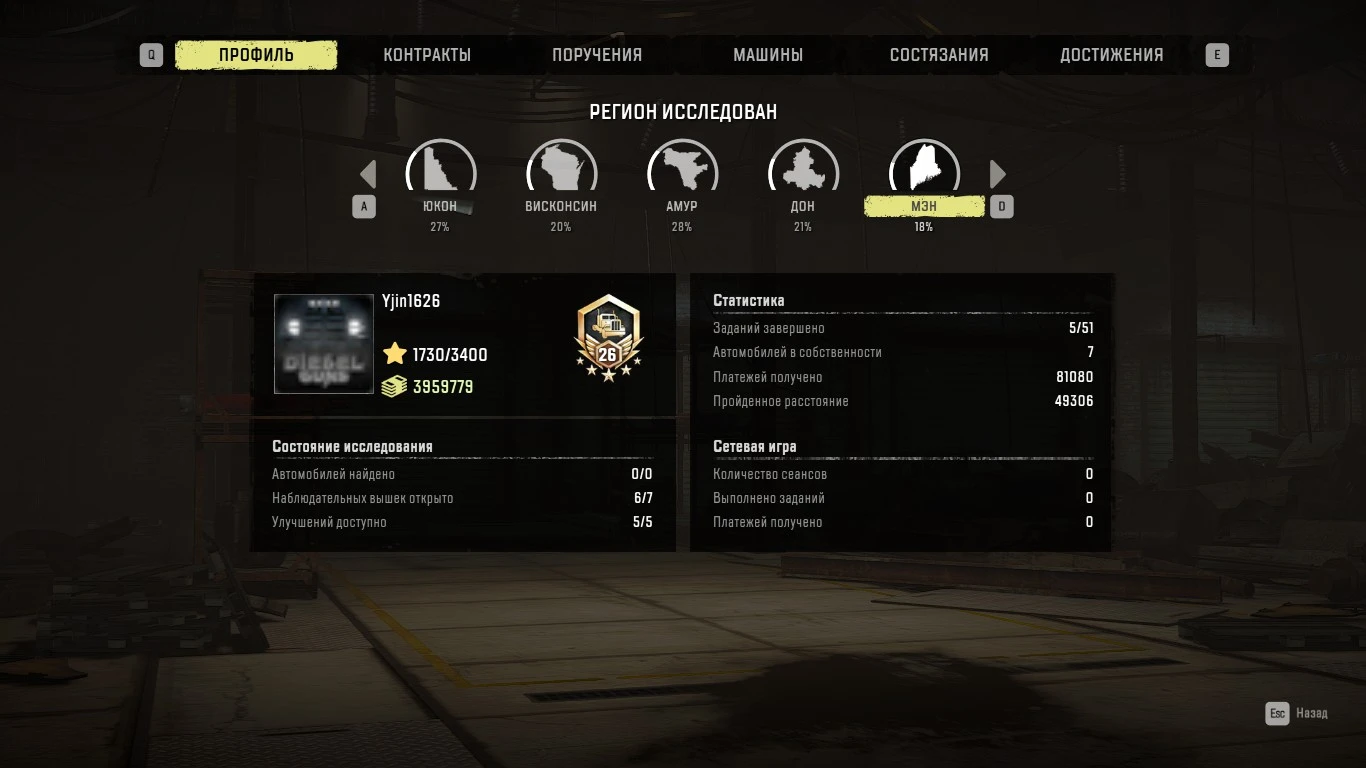This screenshot has width=1366, height=768.
Task: Click the Esc Назад back control
Action: coord(1295,713)
